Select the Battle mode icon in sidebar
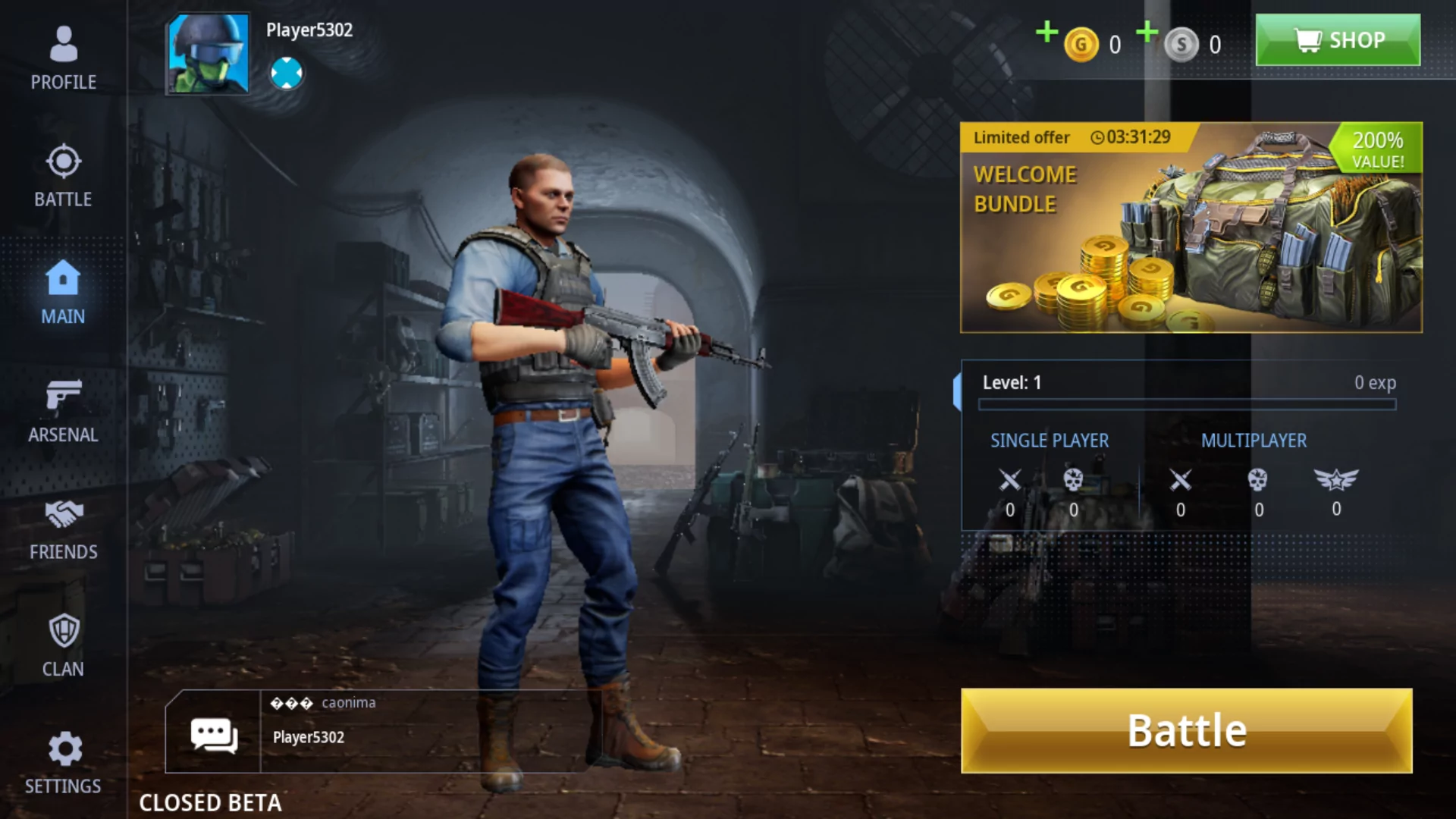Screen dimensions: 1456x819 click(x=64, y=174)
